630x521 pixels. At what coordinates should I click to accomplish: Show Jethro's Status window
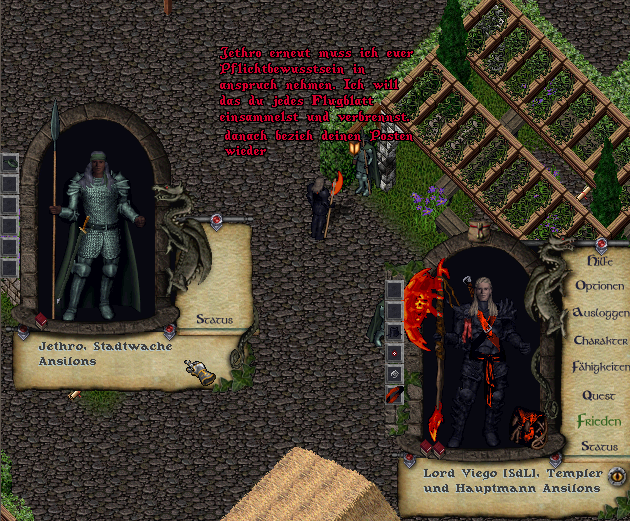pyautogui.click(x=214, y=320)
